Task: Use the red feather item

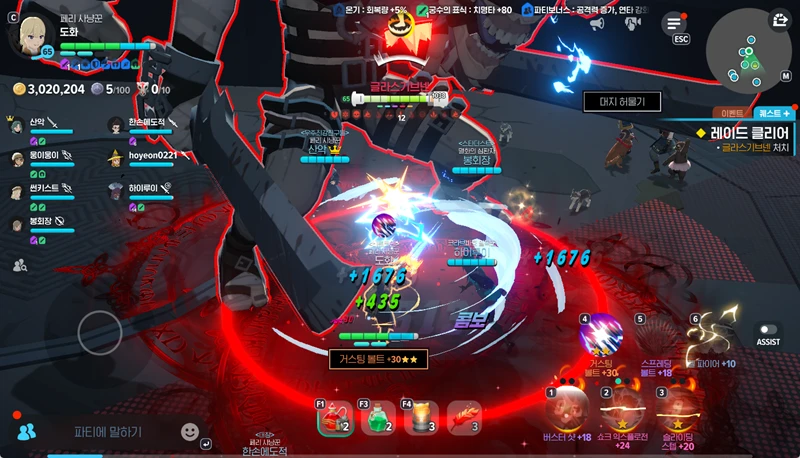Action: pos(463,418)
